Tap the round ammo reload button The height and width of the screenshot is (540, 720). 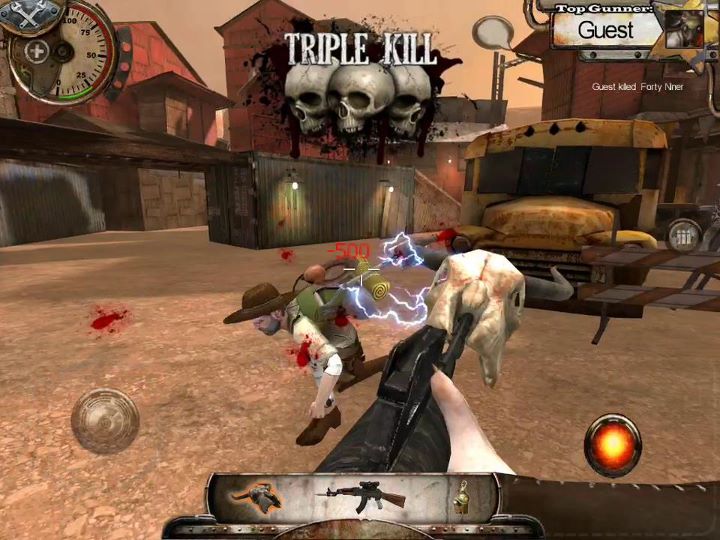685,238
